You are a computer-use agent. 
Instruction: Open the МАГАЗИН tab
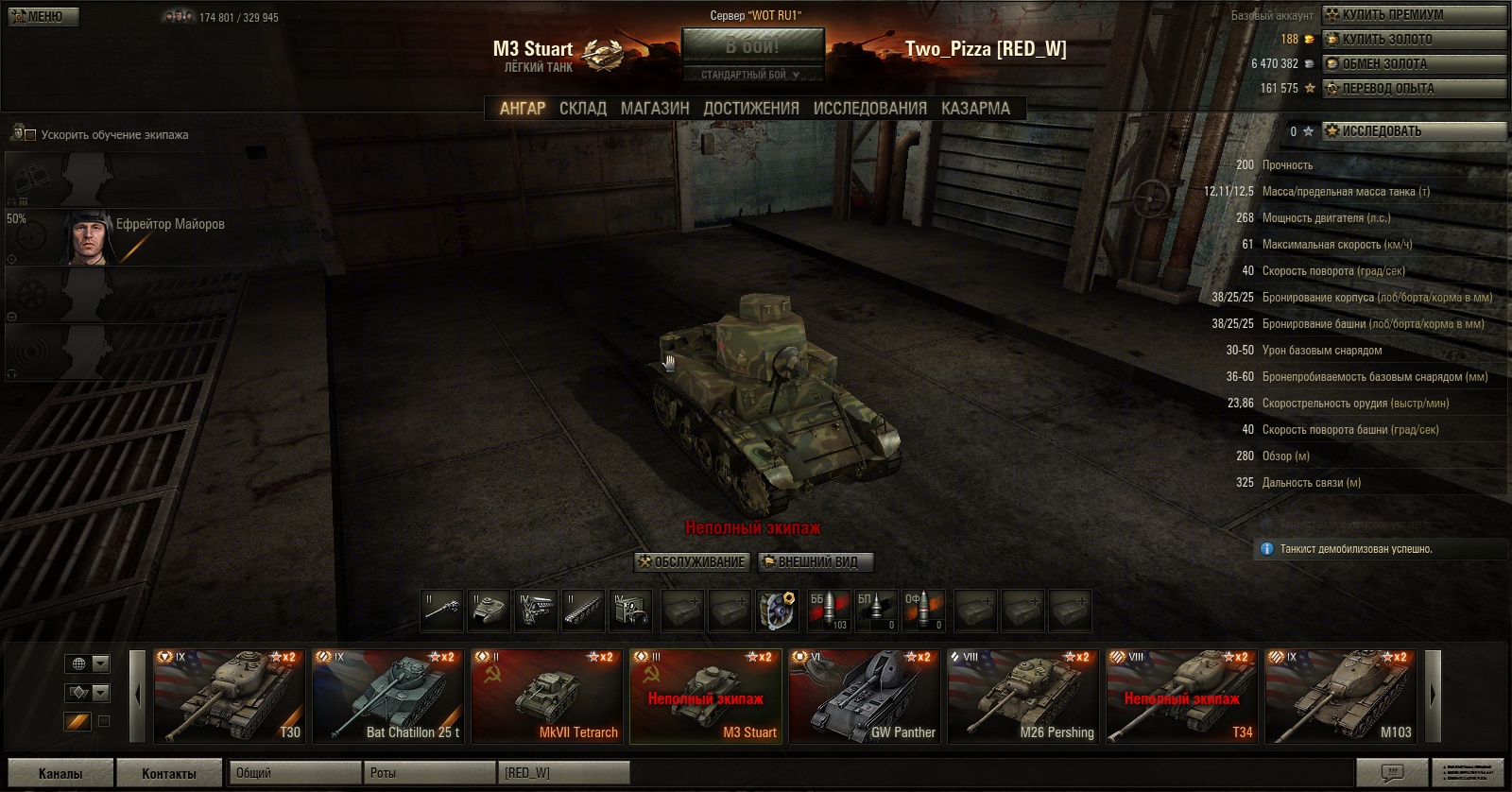pos(655,109)
